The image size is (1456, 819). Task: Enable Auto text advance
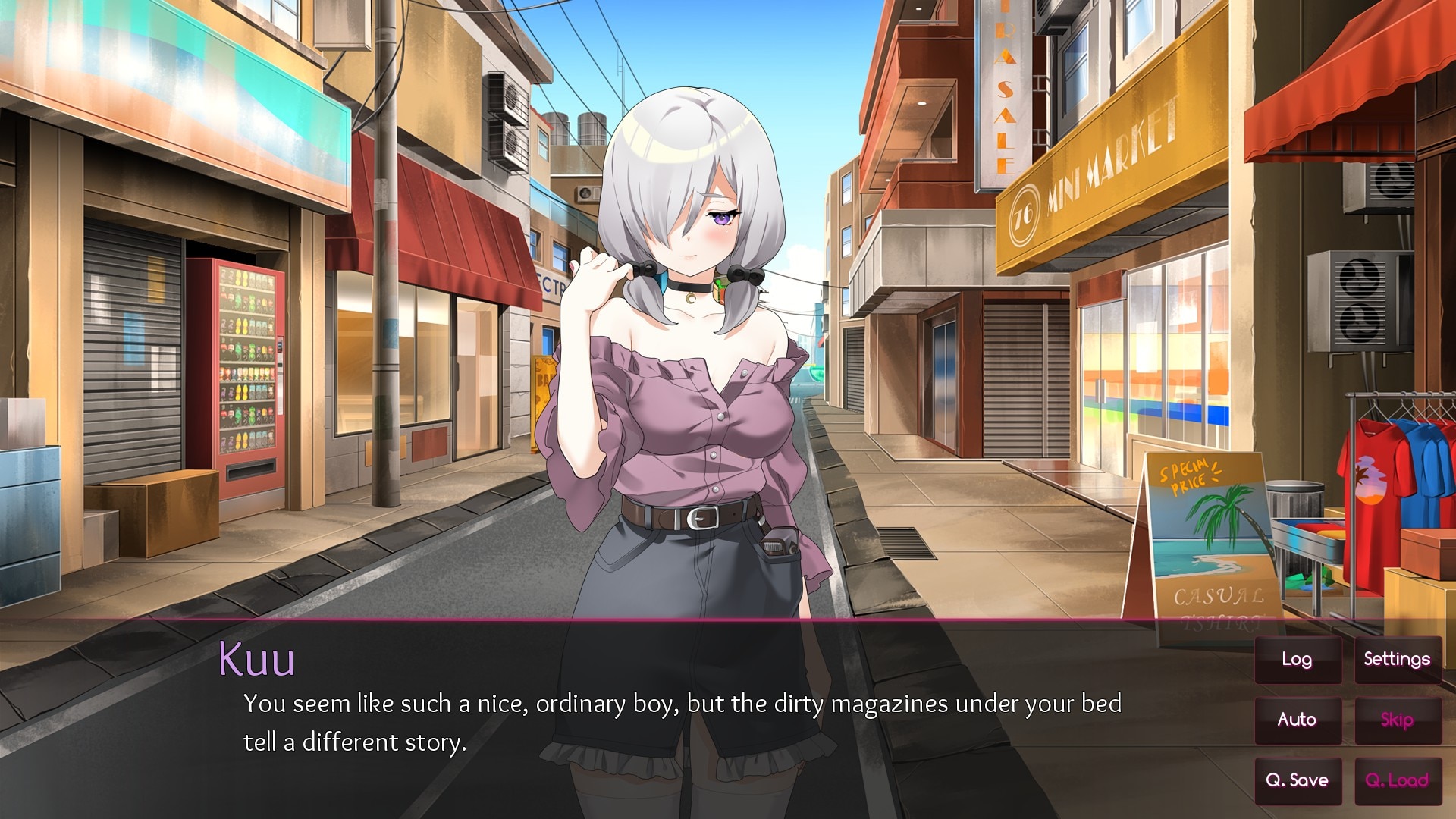(1298, 720)
